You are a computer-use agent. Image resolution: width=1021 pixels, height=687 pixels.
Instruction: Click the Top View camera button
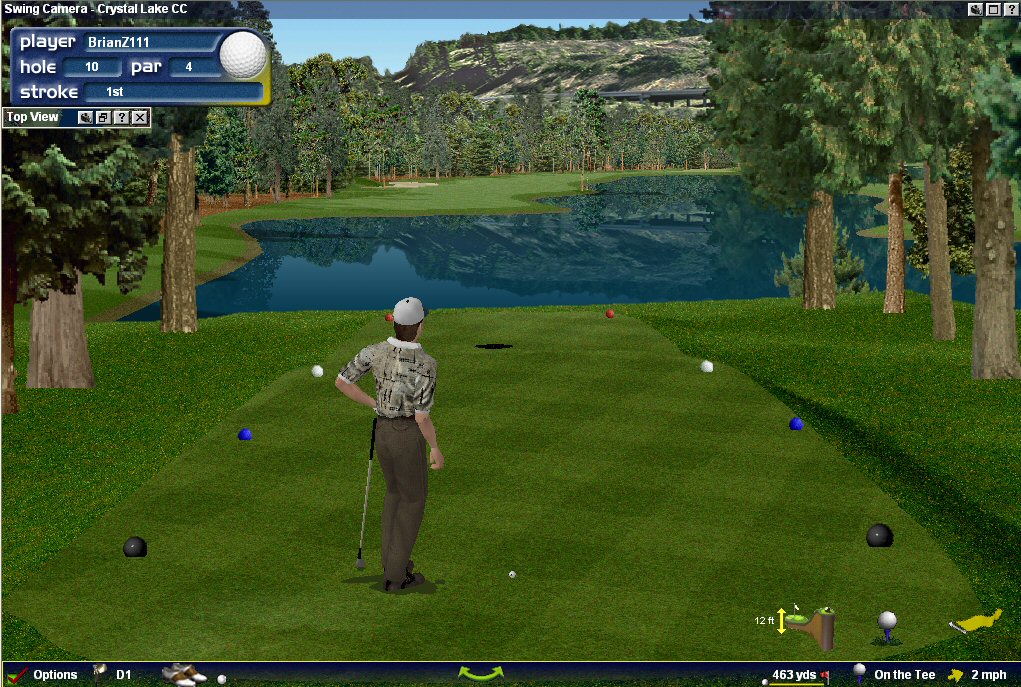(x=86, y=117)
